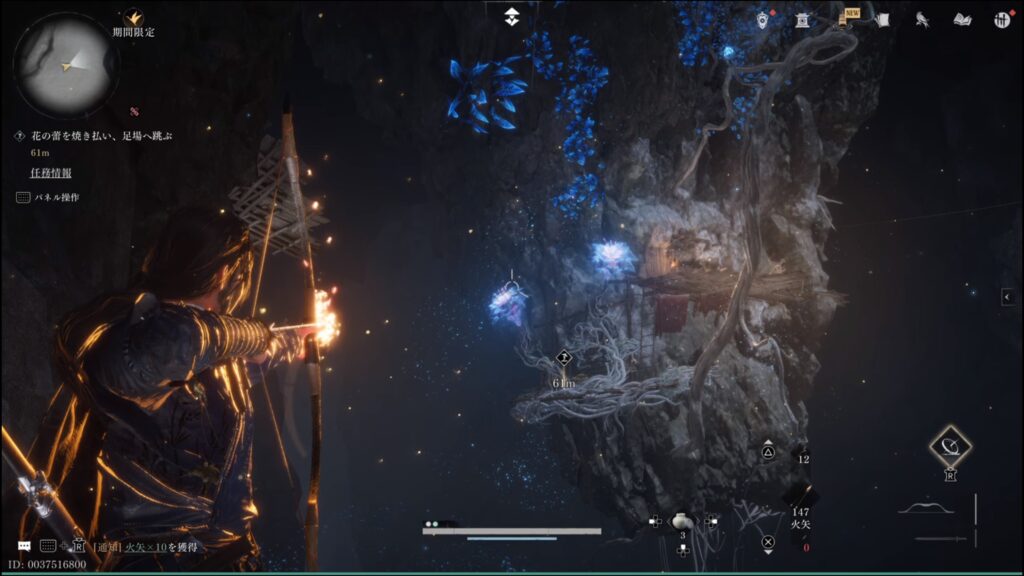
Task: Open the round weapons menu icon
Action: click(x=1001, y=20)
